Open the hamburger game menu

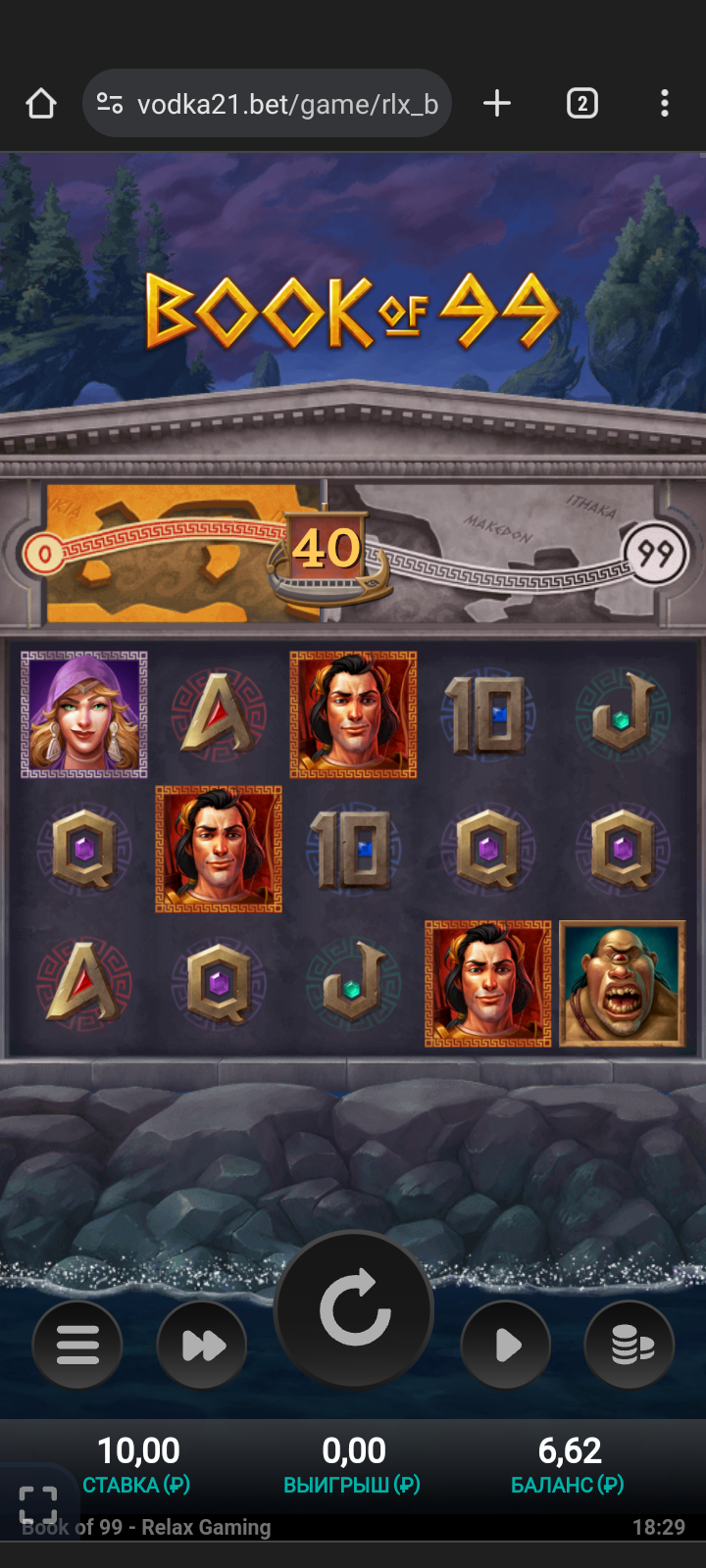point(77,1345)
